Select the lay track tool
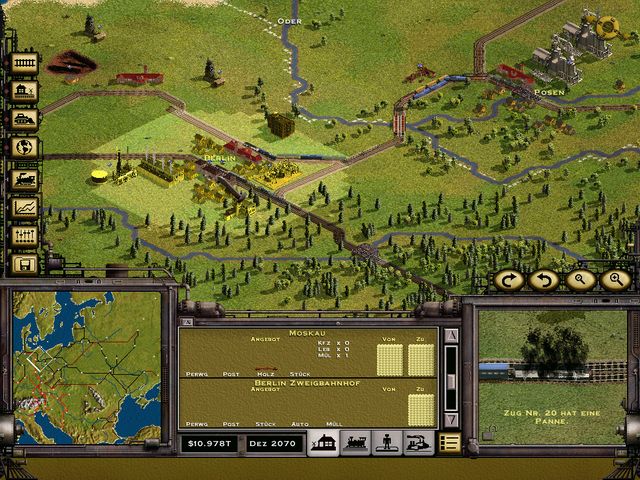This screenshot has height=480, width=640. (24, 63)
